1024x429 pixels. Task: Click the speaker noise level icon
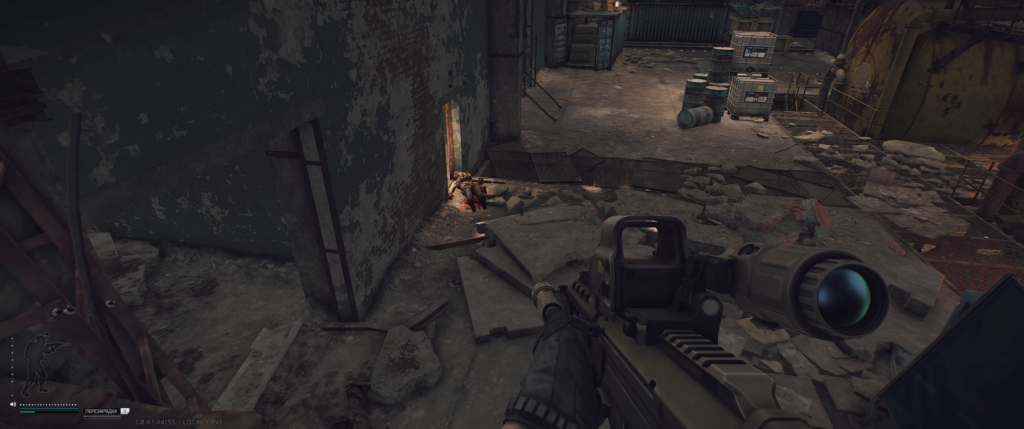point(13,404)
